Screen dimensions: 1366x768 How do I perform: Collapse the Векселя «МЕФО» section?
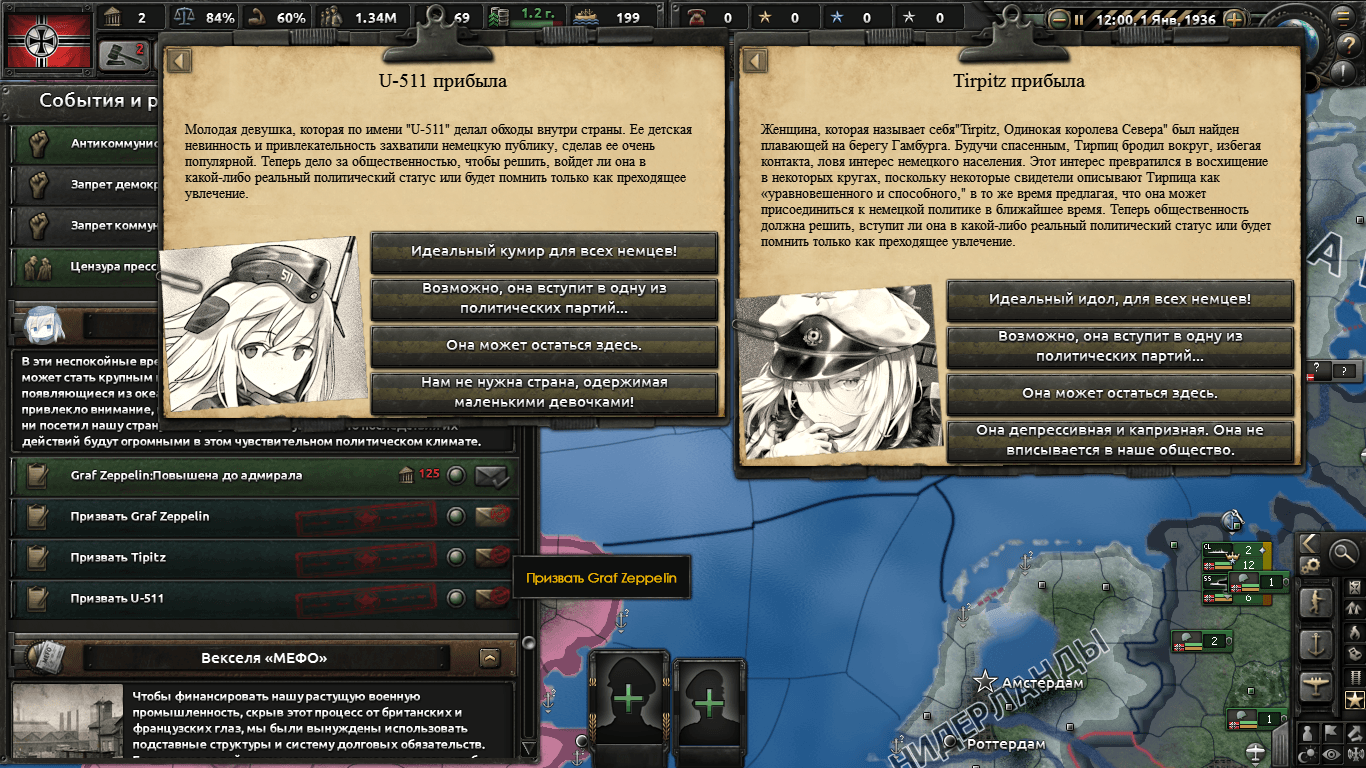490,658
